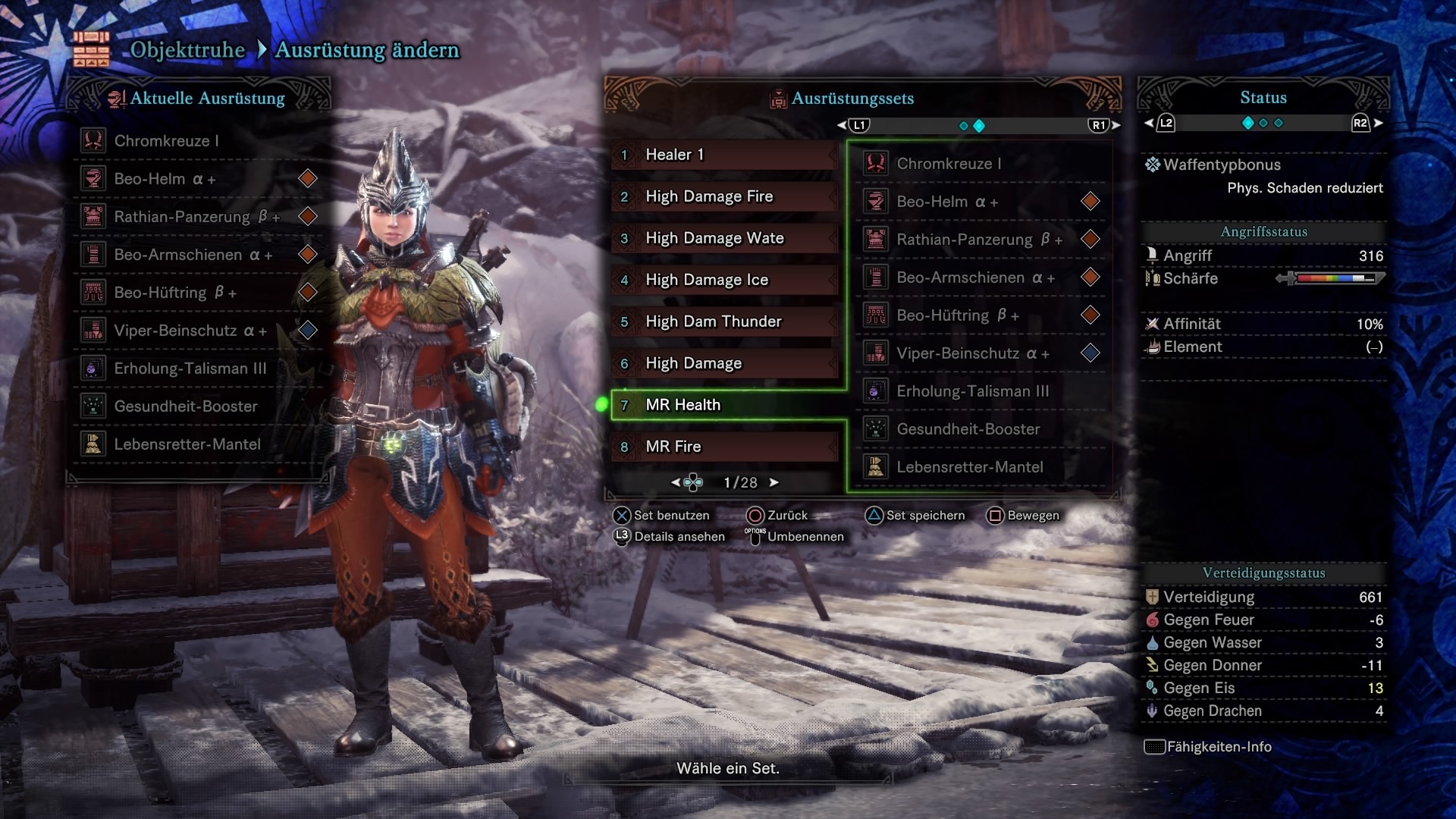Click the Lebensretter-Mantel mantle icon
This screenshot has height=819, width=1456.
(x=93, y=444)
